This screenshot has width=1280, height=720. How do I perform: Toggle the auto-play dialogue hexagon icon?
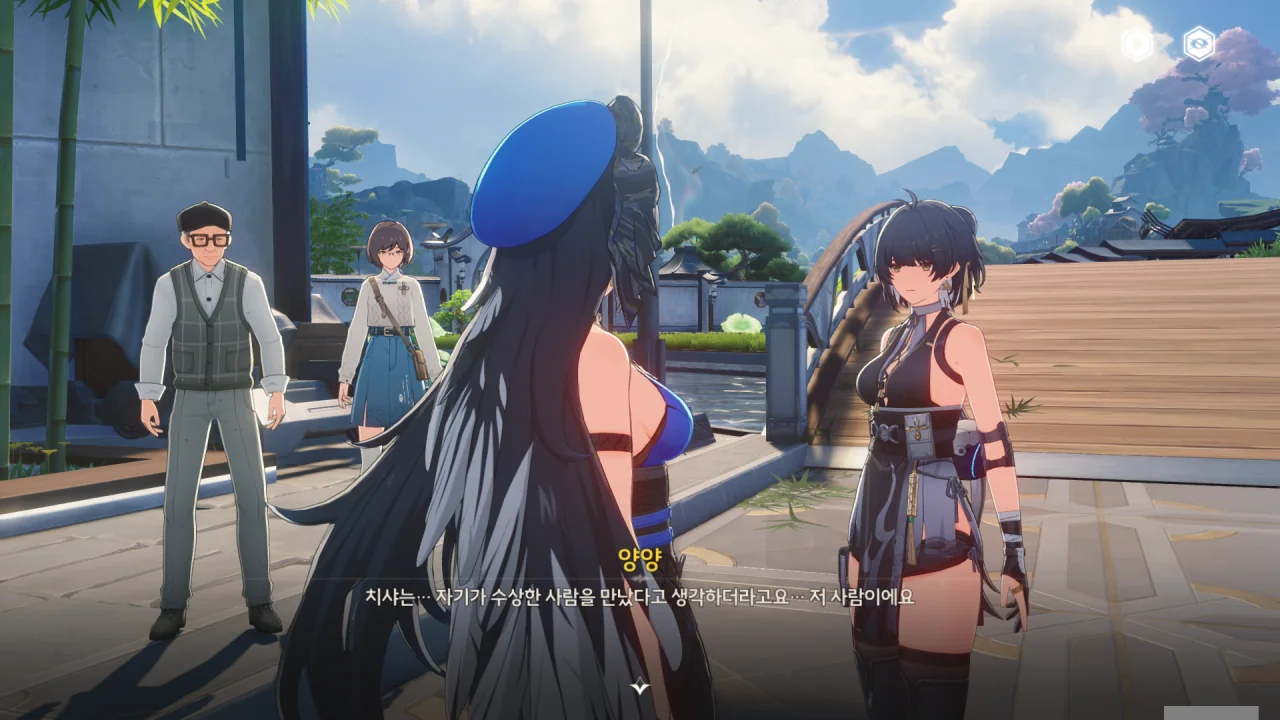pos(1137,44)
